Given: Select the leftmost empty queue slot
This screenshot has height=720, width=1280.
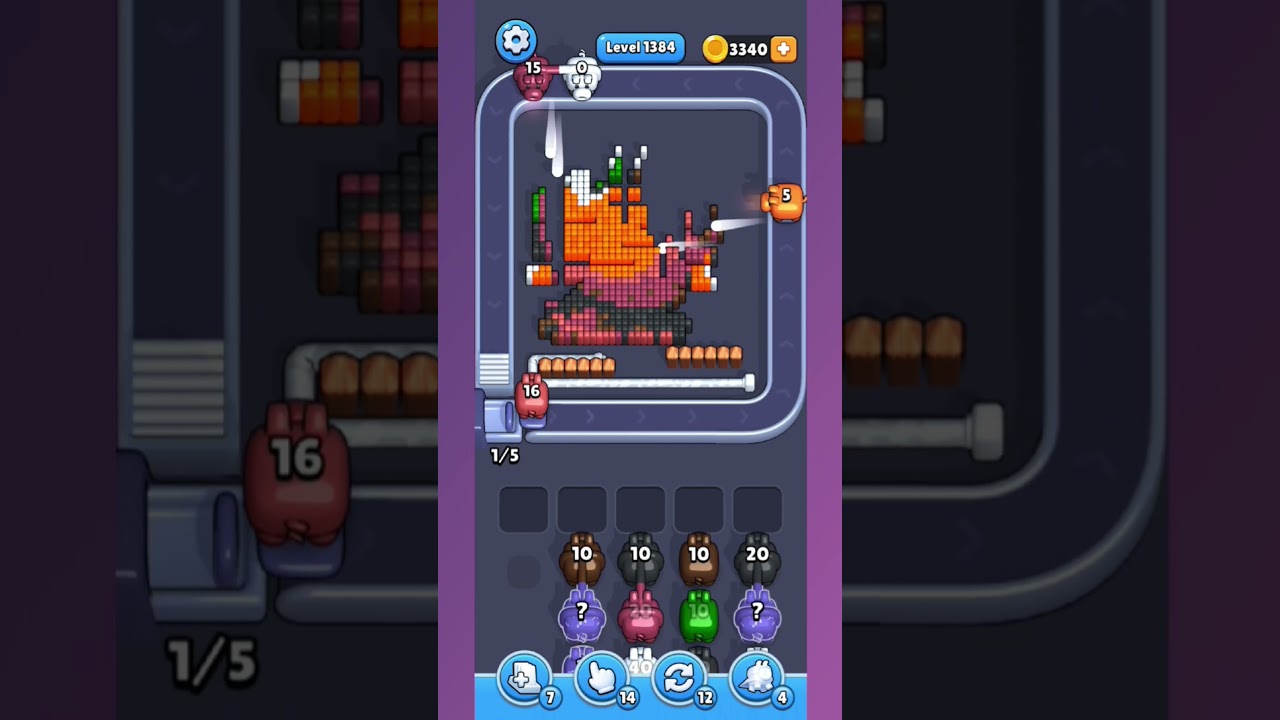Looking at the screenshot, I should 522,507.
